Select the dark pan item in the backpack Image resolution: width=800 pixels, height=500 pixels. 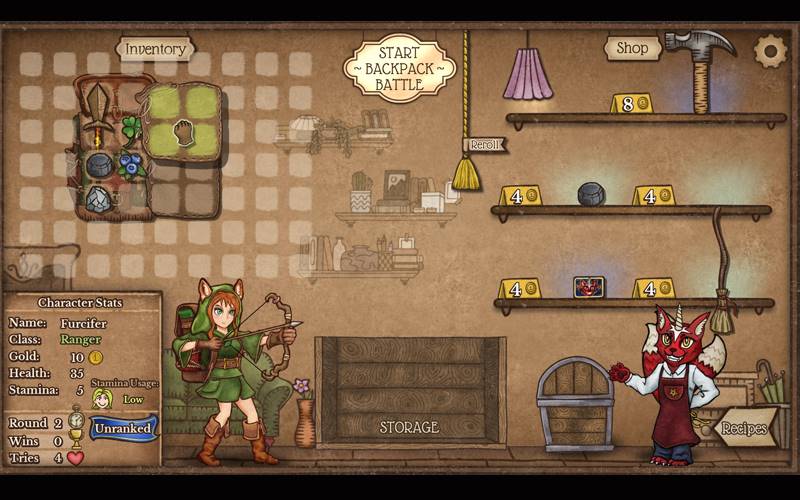[100, 165]
